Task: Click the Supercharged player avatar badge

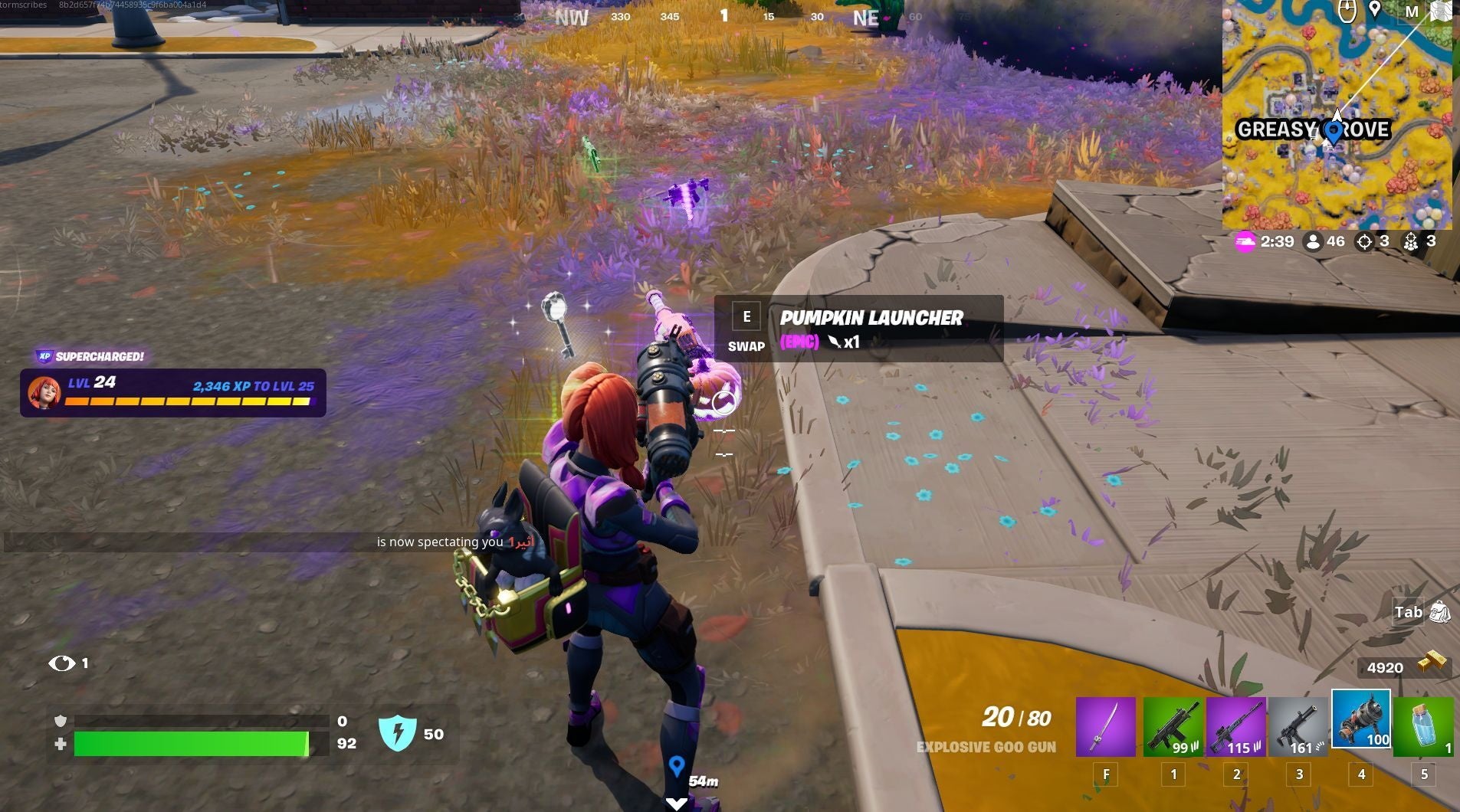Action: point(44,394)
